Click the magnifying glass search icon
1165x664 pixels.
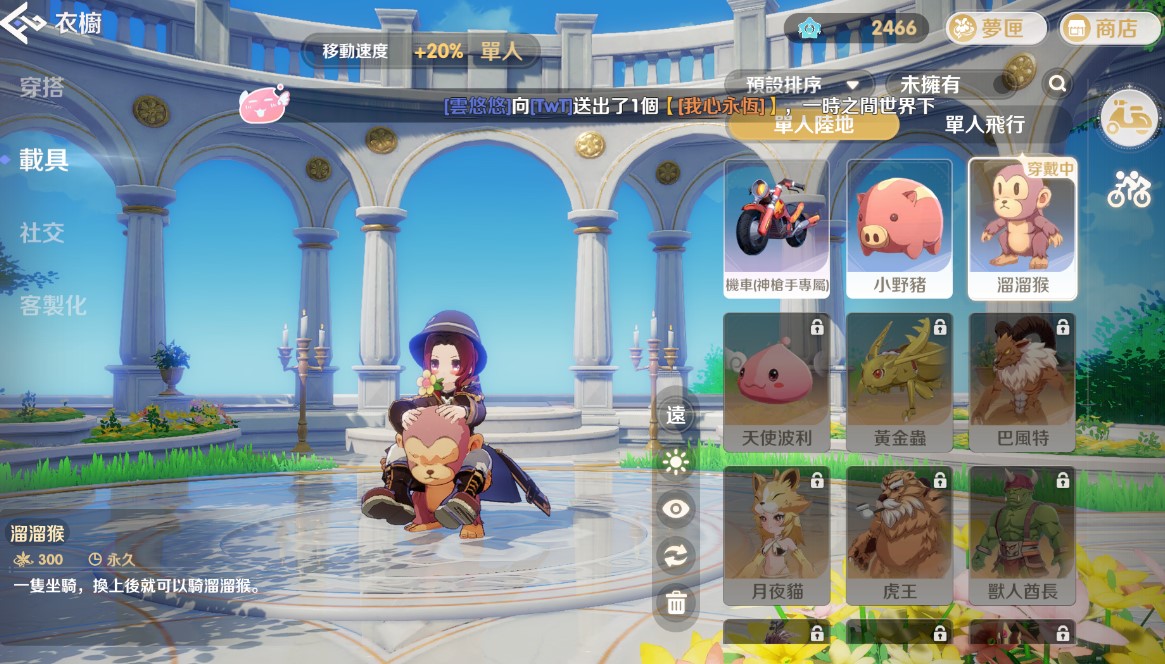1057,85
